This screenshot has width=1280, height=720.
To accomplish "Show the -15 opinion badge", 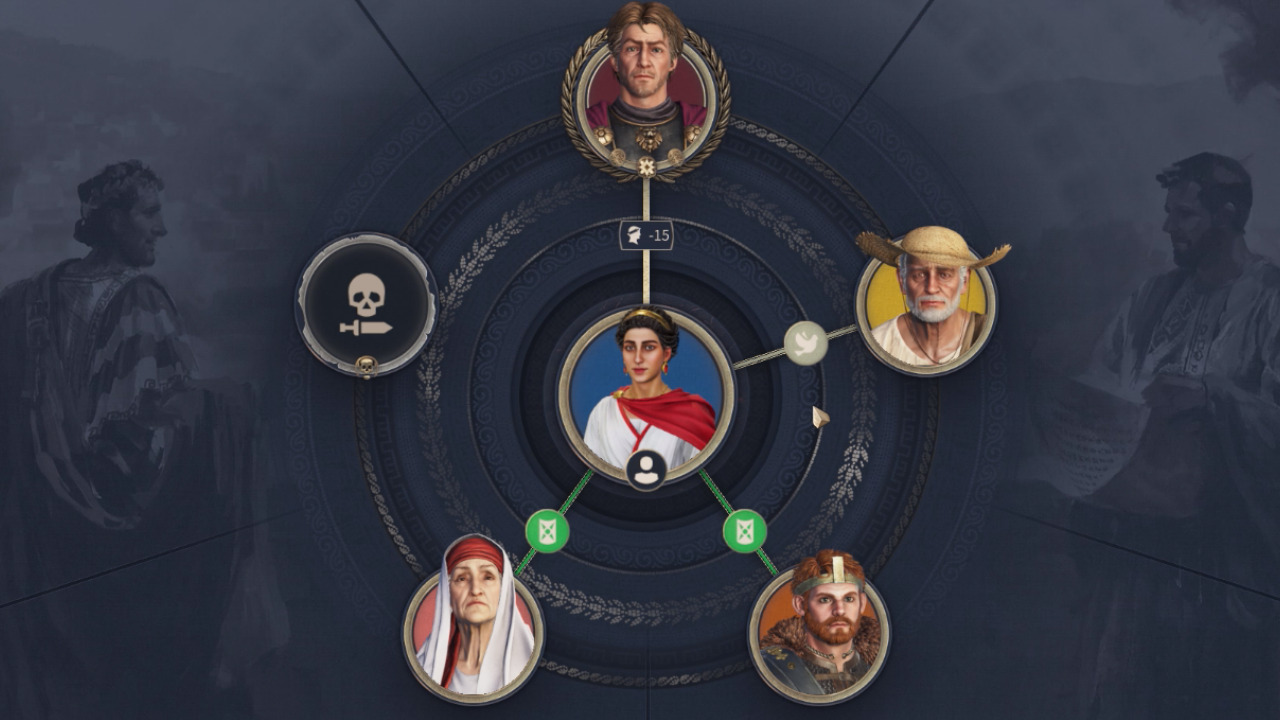I will click(646, 236).
